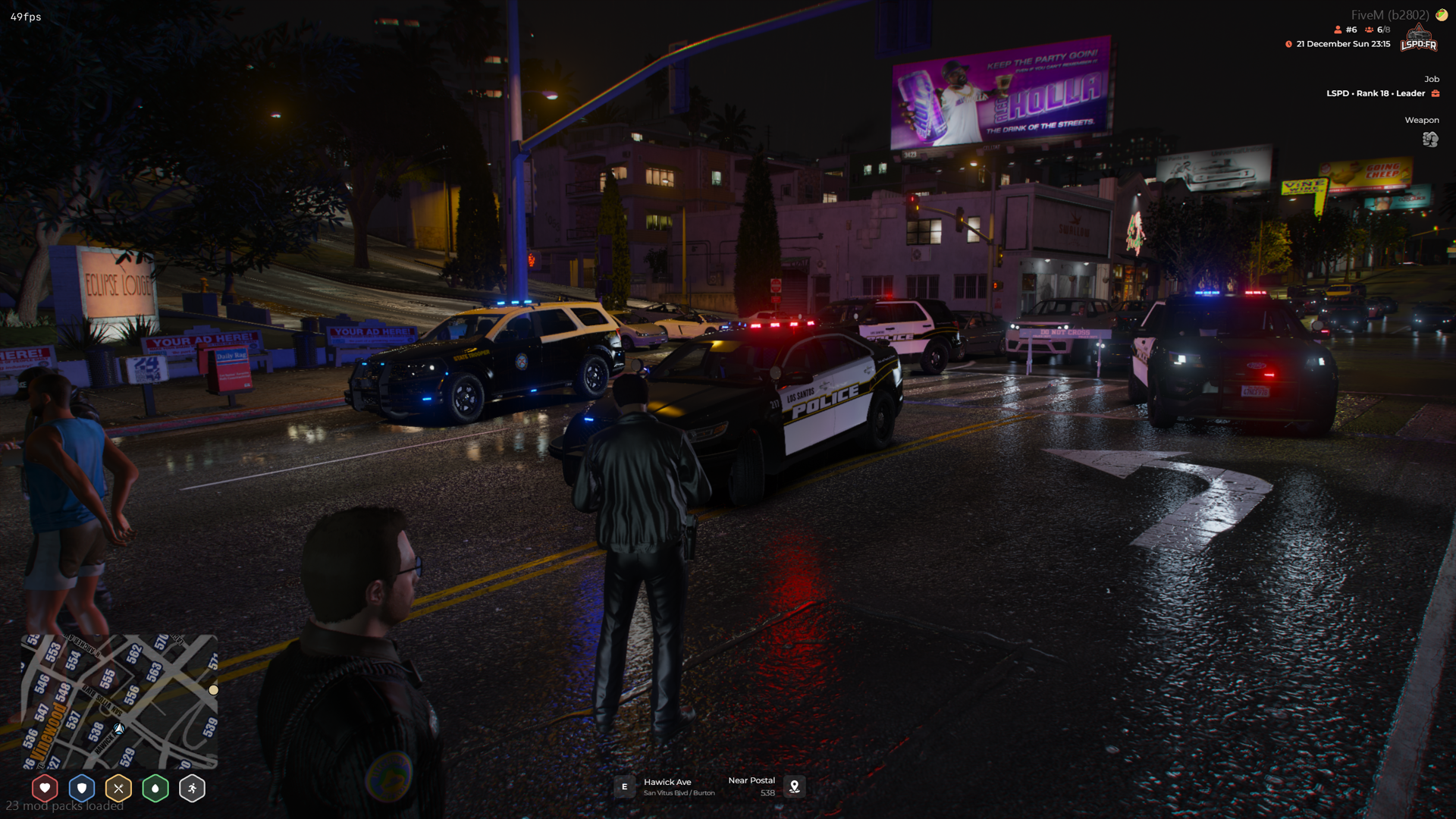
Task: Click the group icon showing 6/8 players
Action: 1367,29
